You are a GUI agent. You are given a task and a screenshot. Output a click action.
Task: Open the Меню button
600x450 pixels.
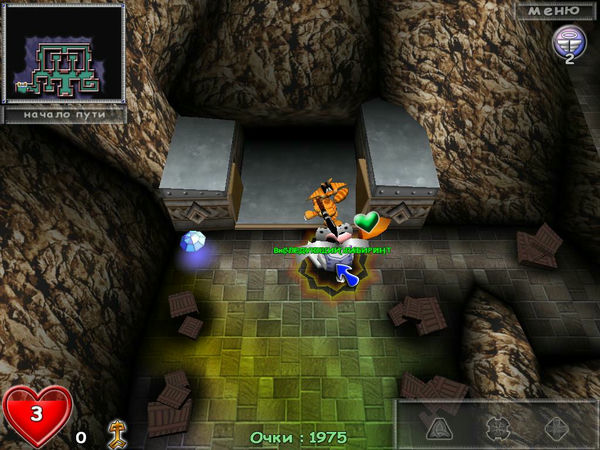tap(554, 10)
